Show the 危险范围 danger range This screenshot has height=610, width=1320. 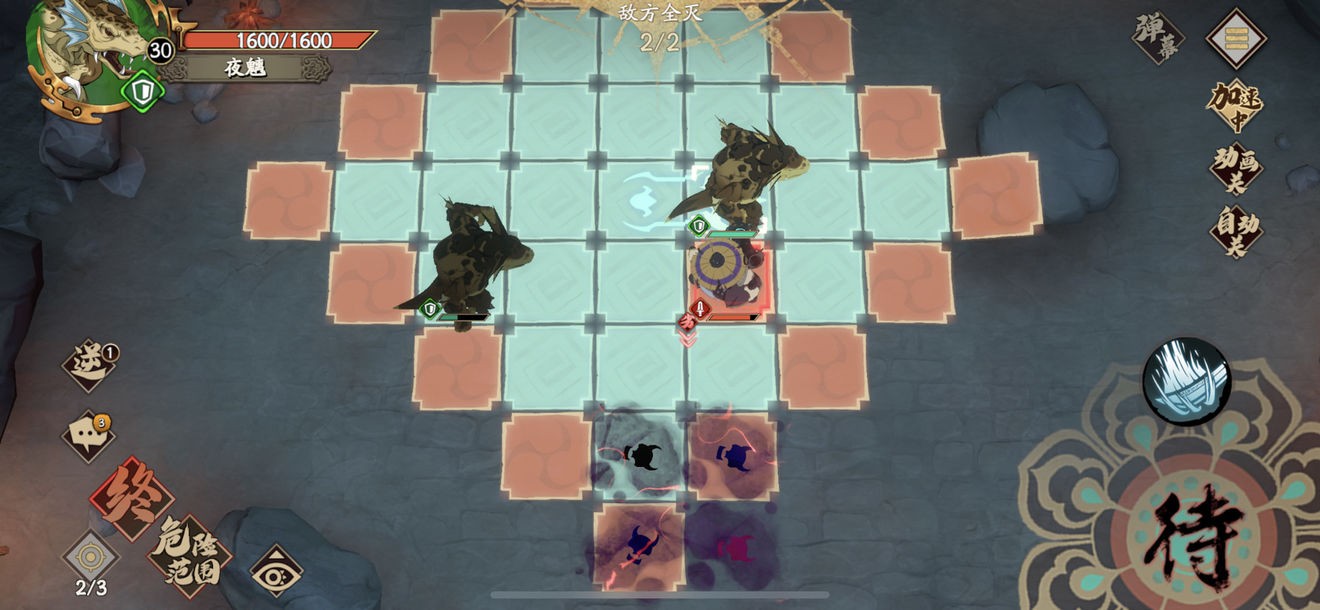coord(190,553)
